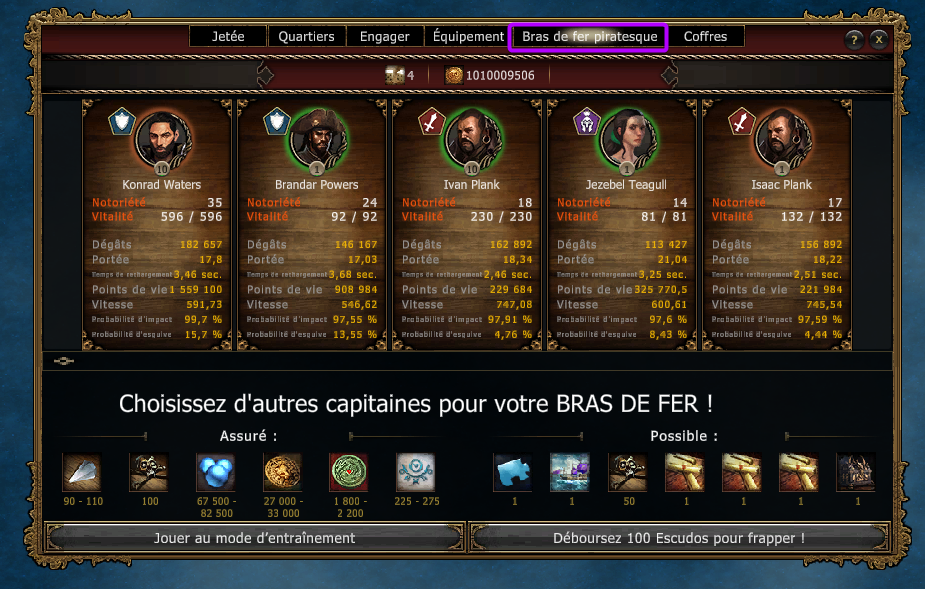The width and height of the screenshot is (925, 589).
Task: Inspect the gold coin guaranteed reward
Action: click(x=282, y=472)
